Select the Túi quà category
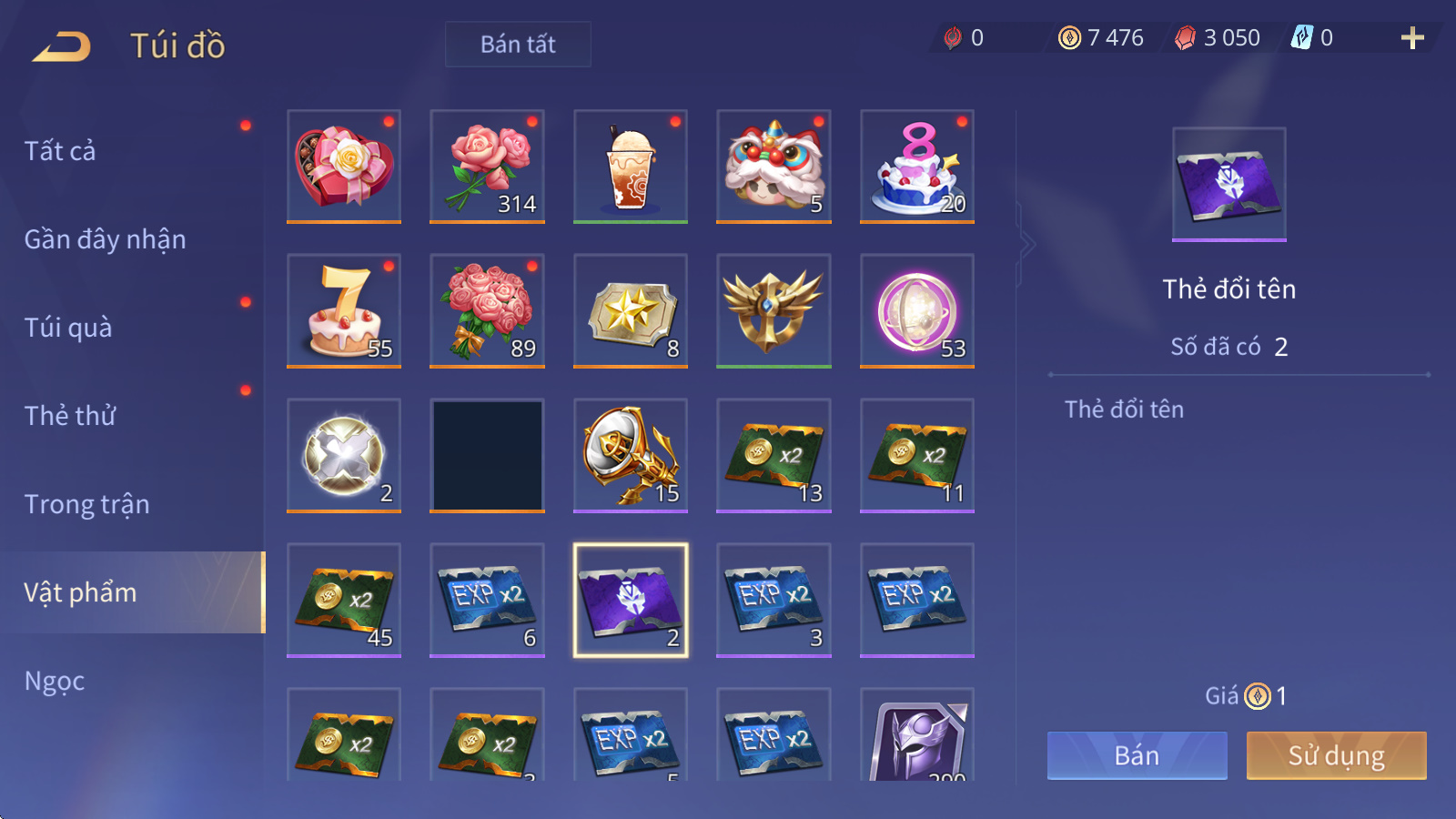 pos(68,328)
